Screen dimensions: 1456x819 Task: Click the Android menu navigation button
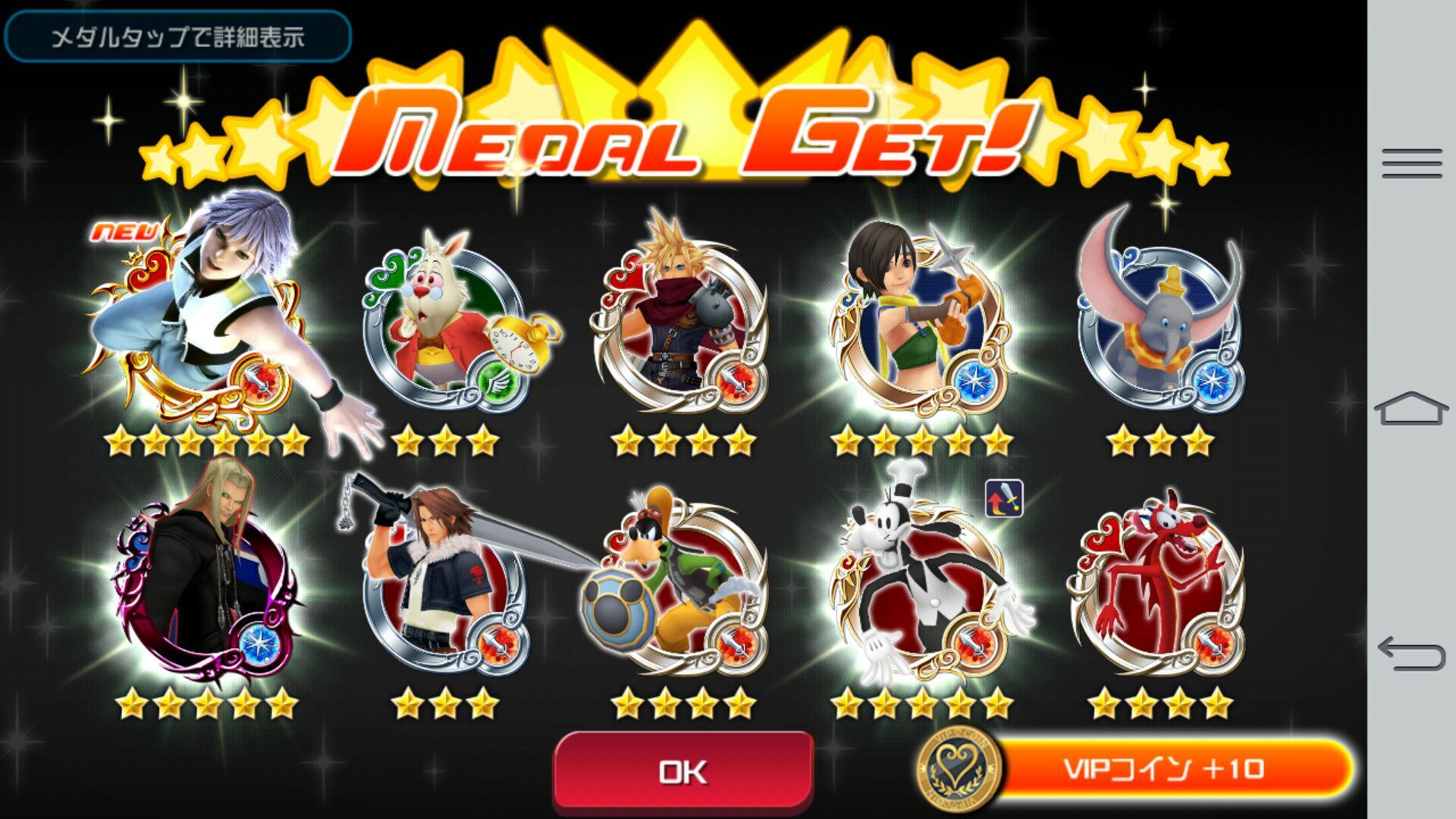click(1411, 164)
